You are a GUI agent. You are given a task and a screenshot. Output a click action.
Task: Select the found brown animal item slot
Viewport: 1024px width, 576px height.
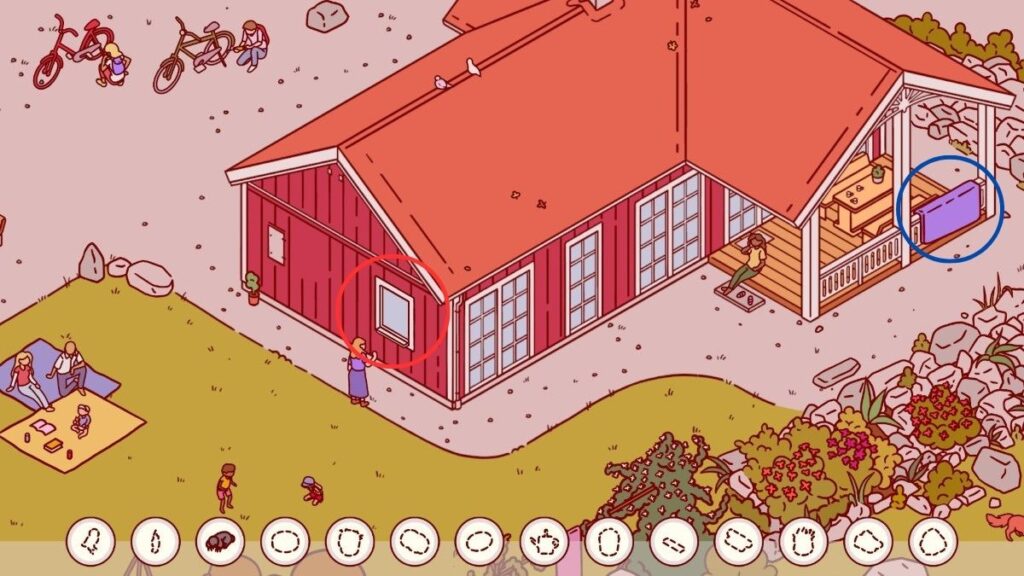tap(220, 542)
